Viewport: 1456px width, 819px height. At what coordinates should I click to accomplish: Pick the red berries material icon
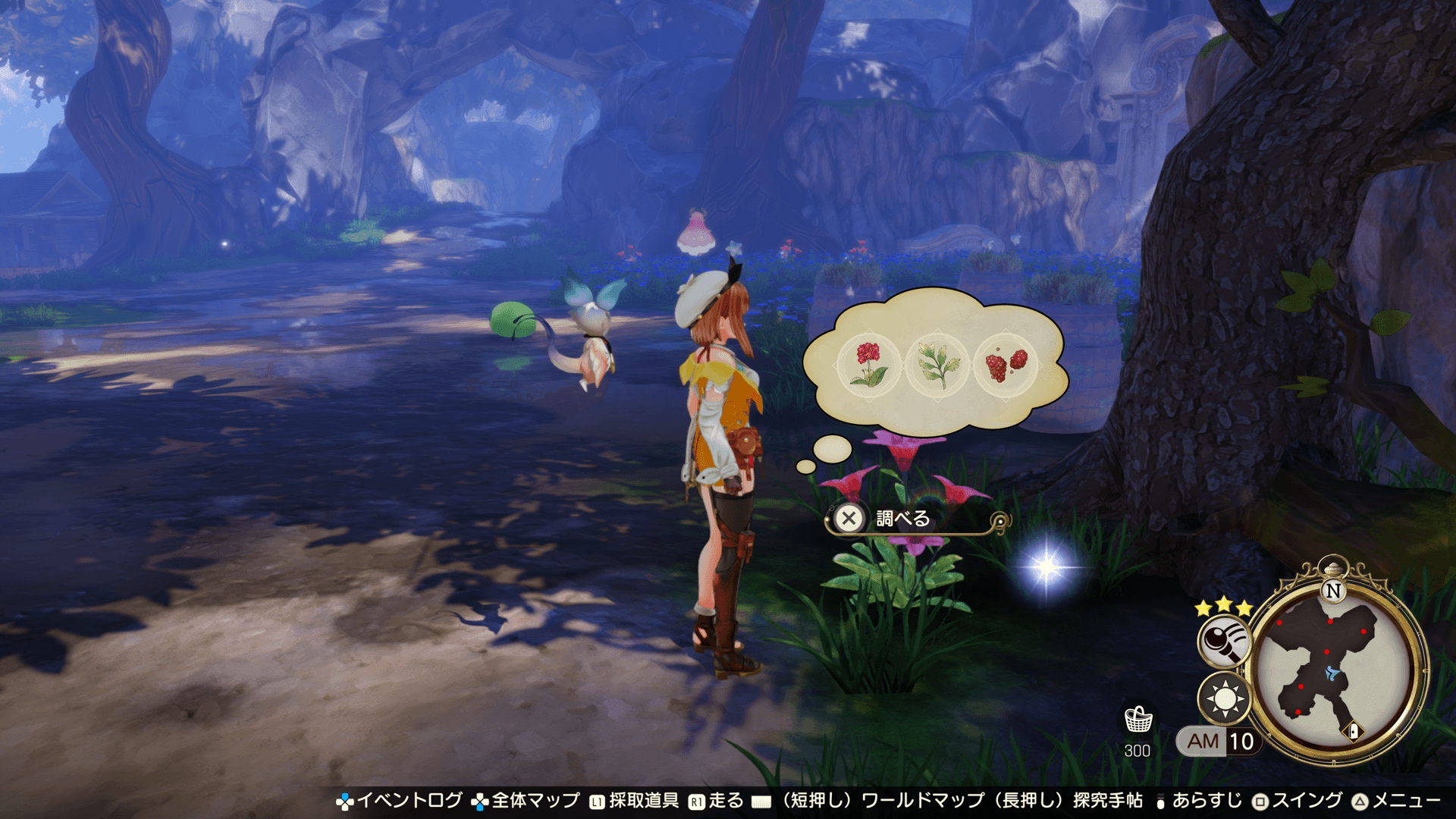1005,364
